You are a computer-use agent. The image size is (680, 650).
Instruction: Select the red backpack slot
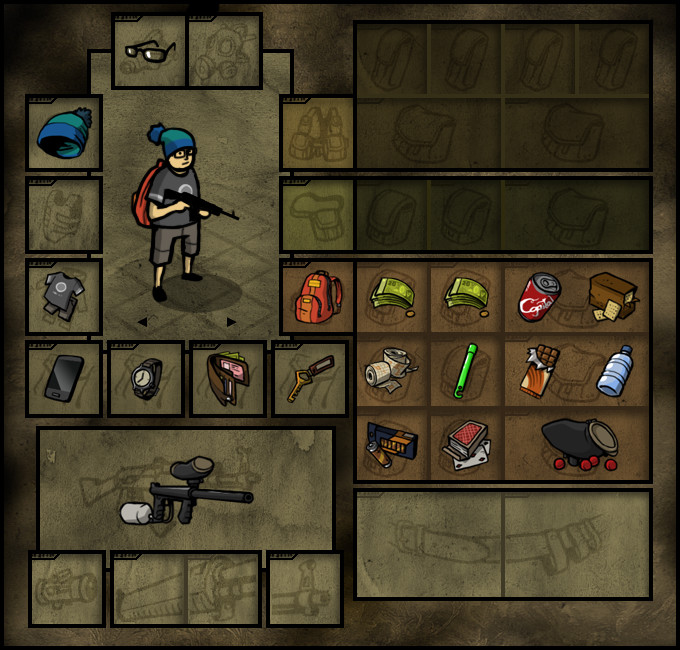[x=319, y=297]
